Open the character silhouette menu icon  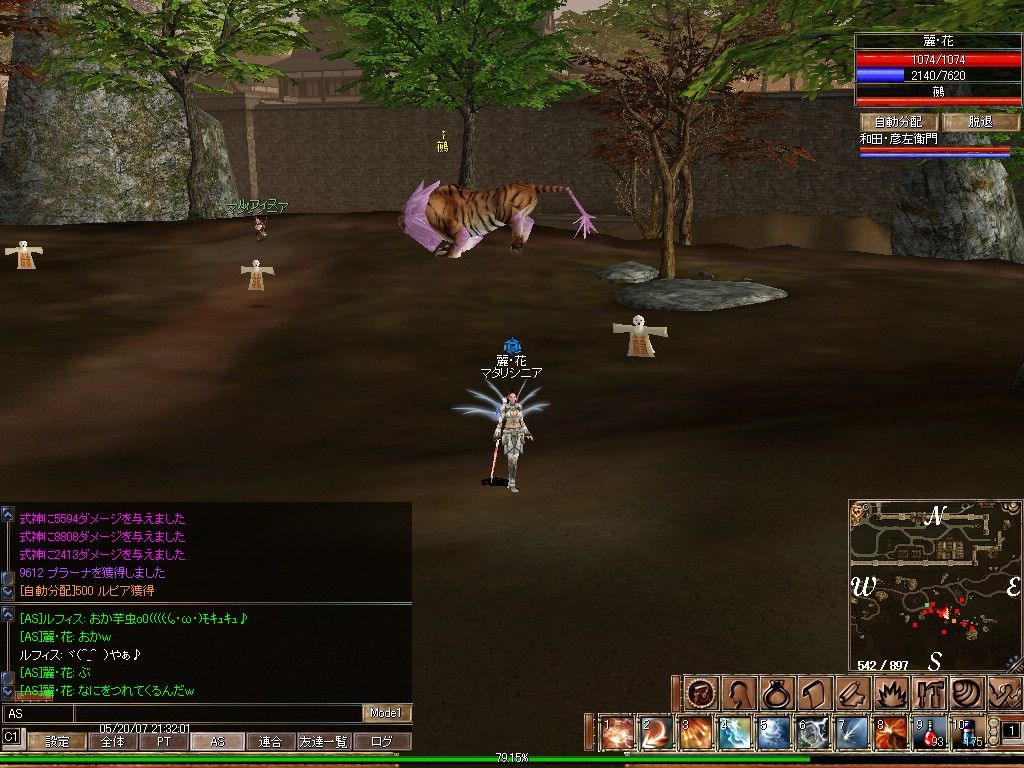740,693
